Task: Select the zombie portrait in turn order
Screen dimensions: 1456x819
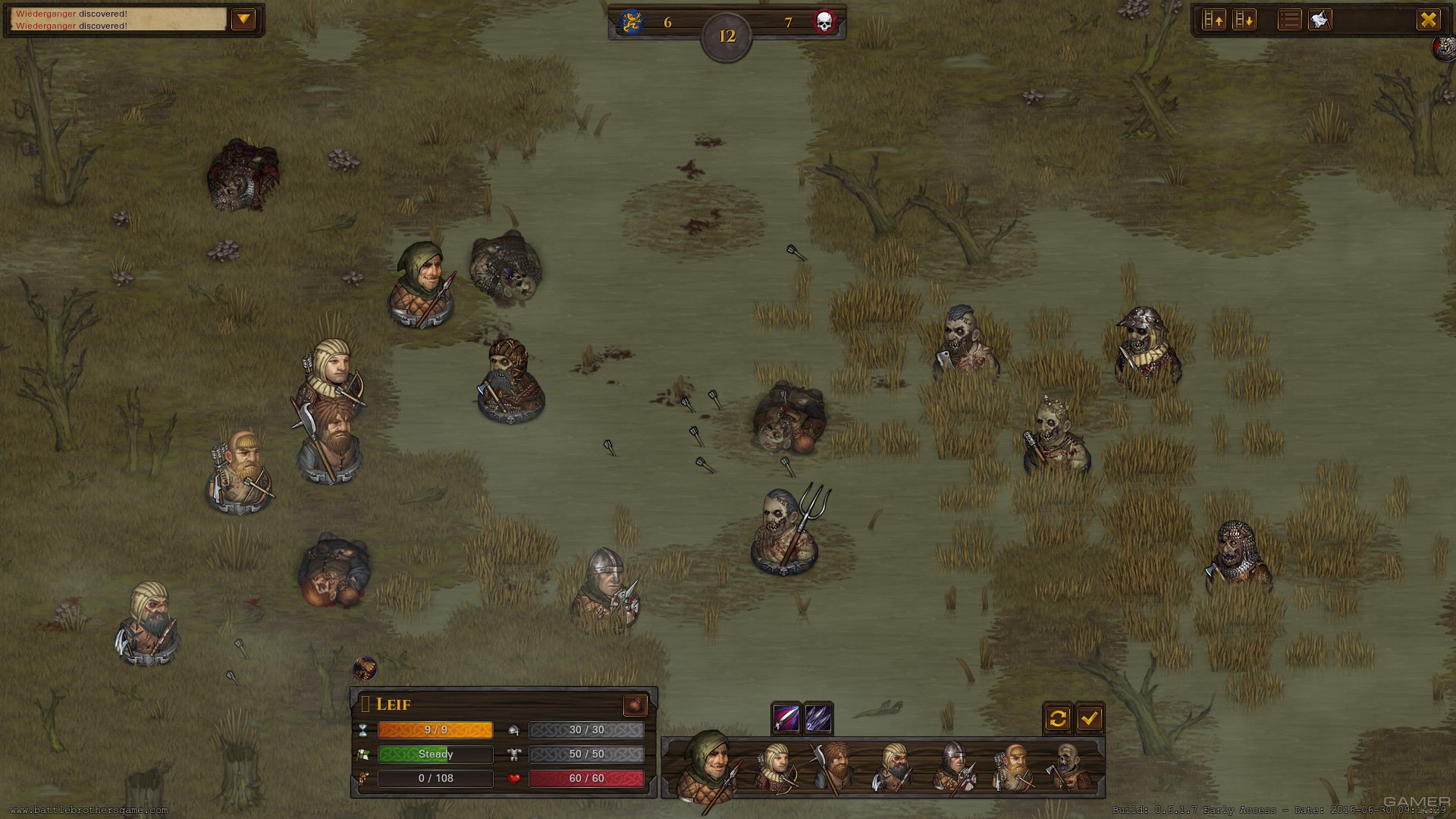Action: point(1068,767)
